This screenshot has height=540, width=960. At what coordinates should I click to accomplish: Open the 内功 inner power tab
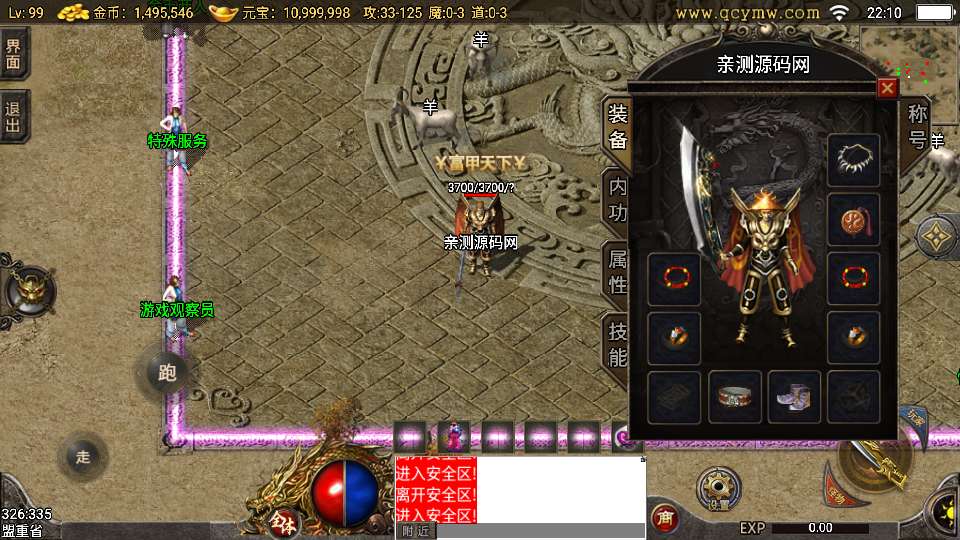pos(618,199)
